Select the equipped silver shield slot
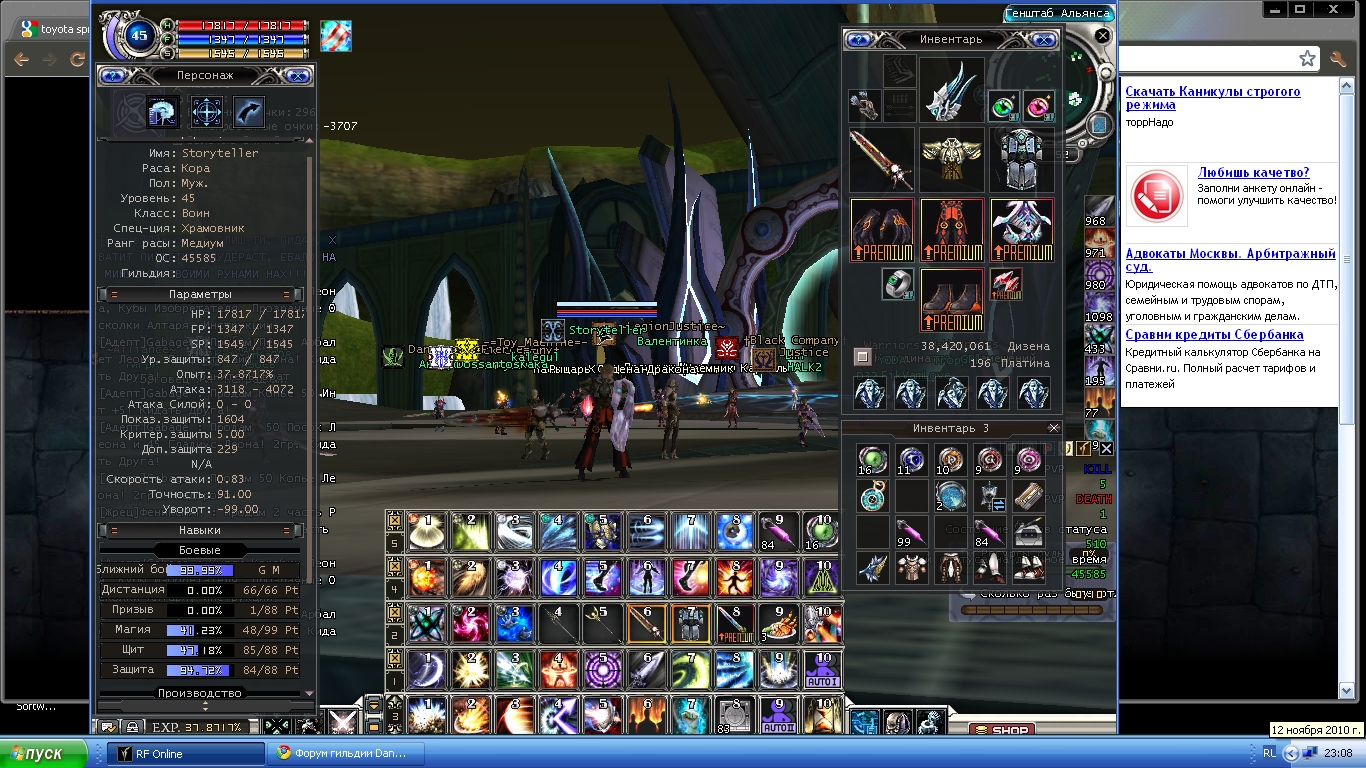The image size is (1366, 768). (1022, 159)
